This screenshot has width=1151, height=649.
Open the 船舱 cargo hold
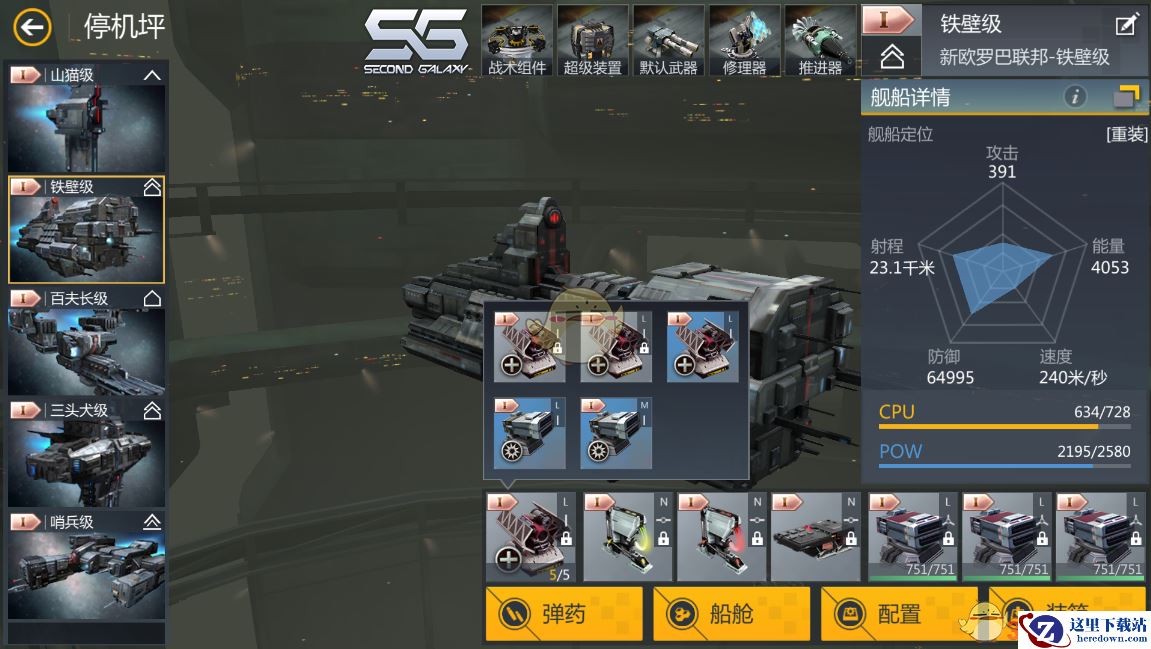pyautogui.click(x=731, y=613)
